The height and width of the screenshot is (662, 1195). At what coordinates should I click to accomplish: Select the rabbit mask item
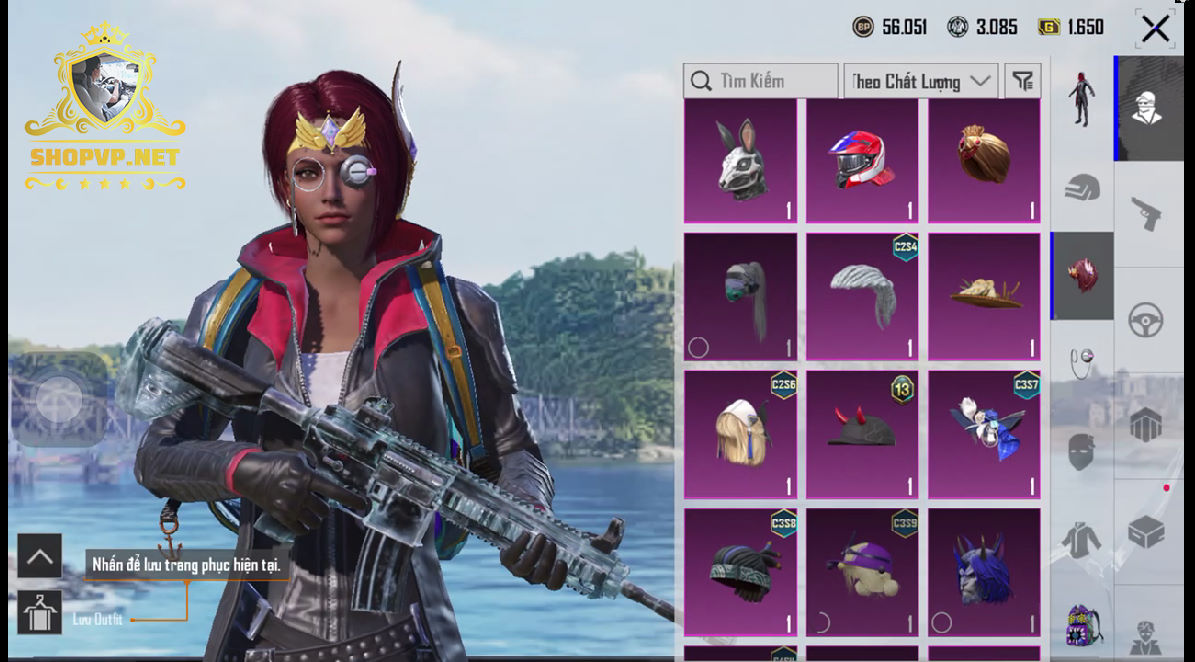coord(740,160)
